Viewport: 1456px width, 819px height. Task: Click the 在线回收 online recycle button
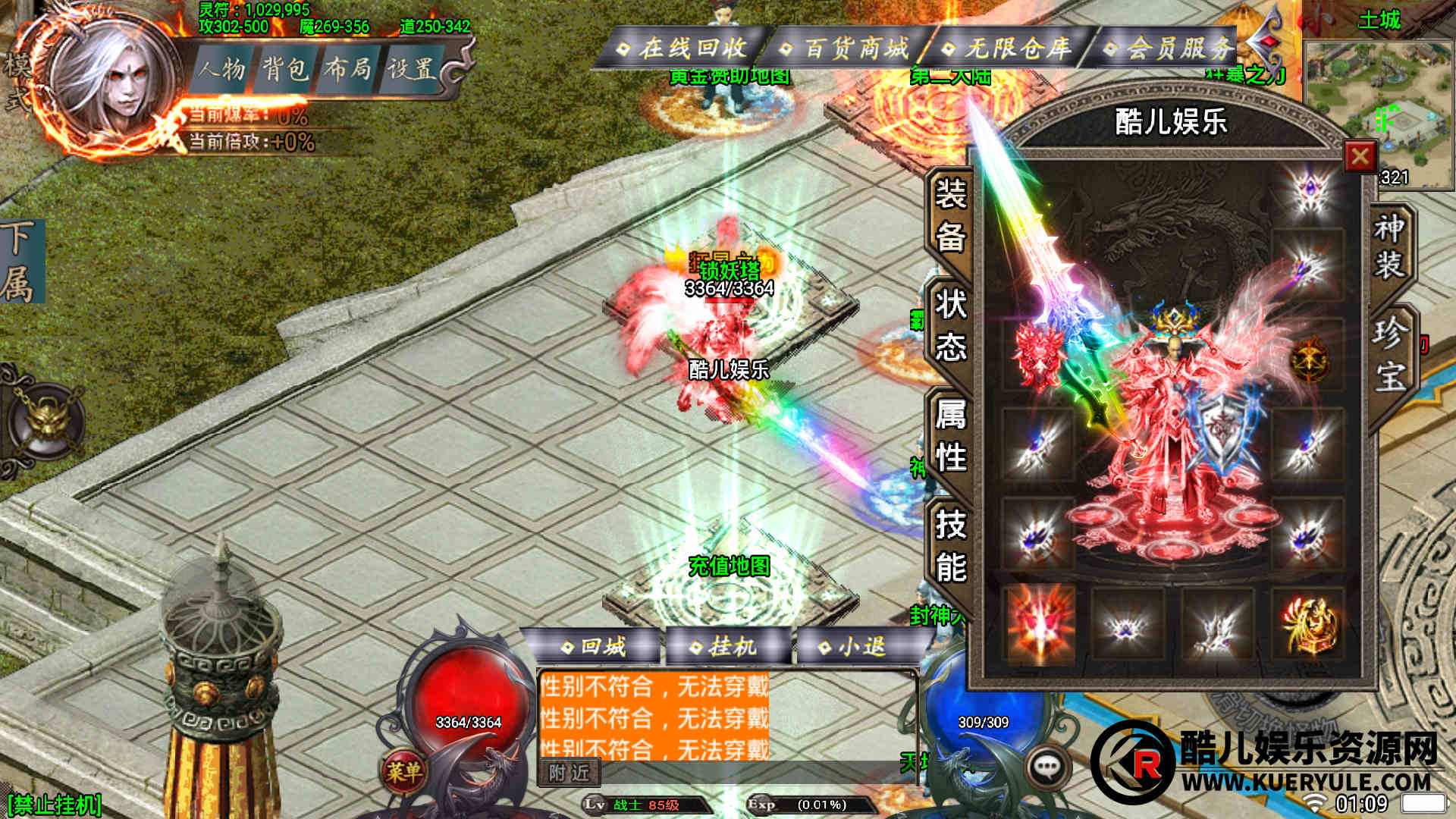pos(684,49)
